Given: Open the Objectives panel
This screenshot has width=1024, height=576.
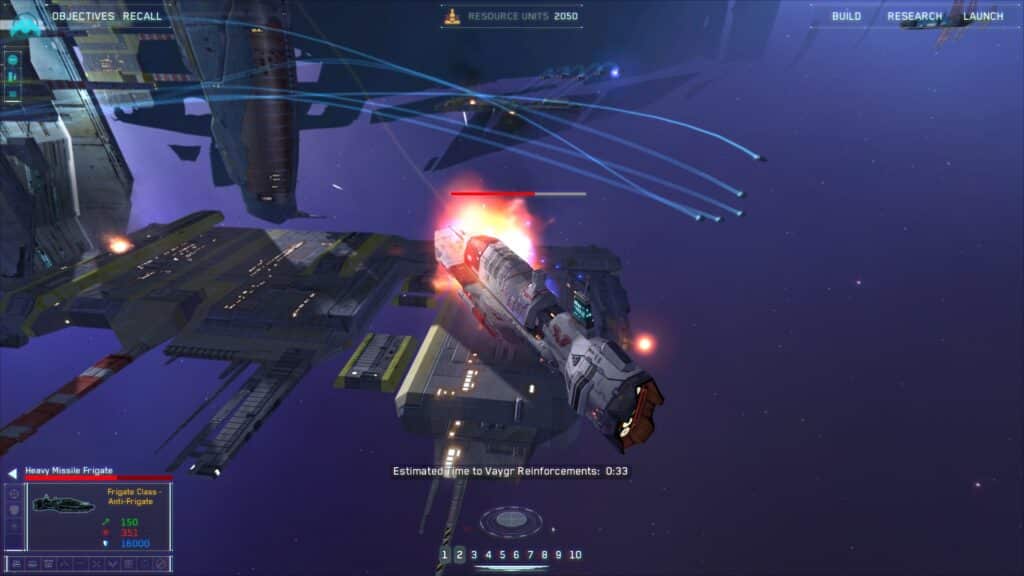Looking at the screenshot, I should [x=82, y=16].
